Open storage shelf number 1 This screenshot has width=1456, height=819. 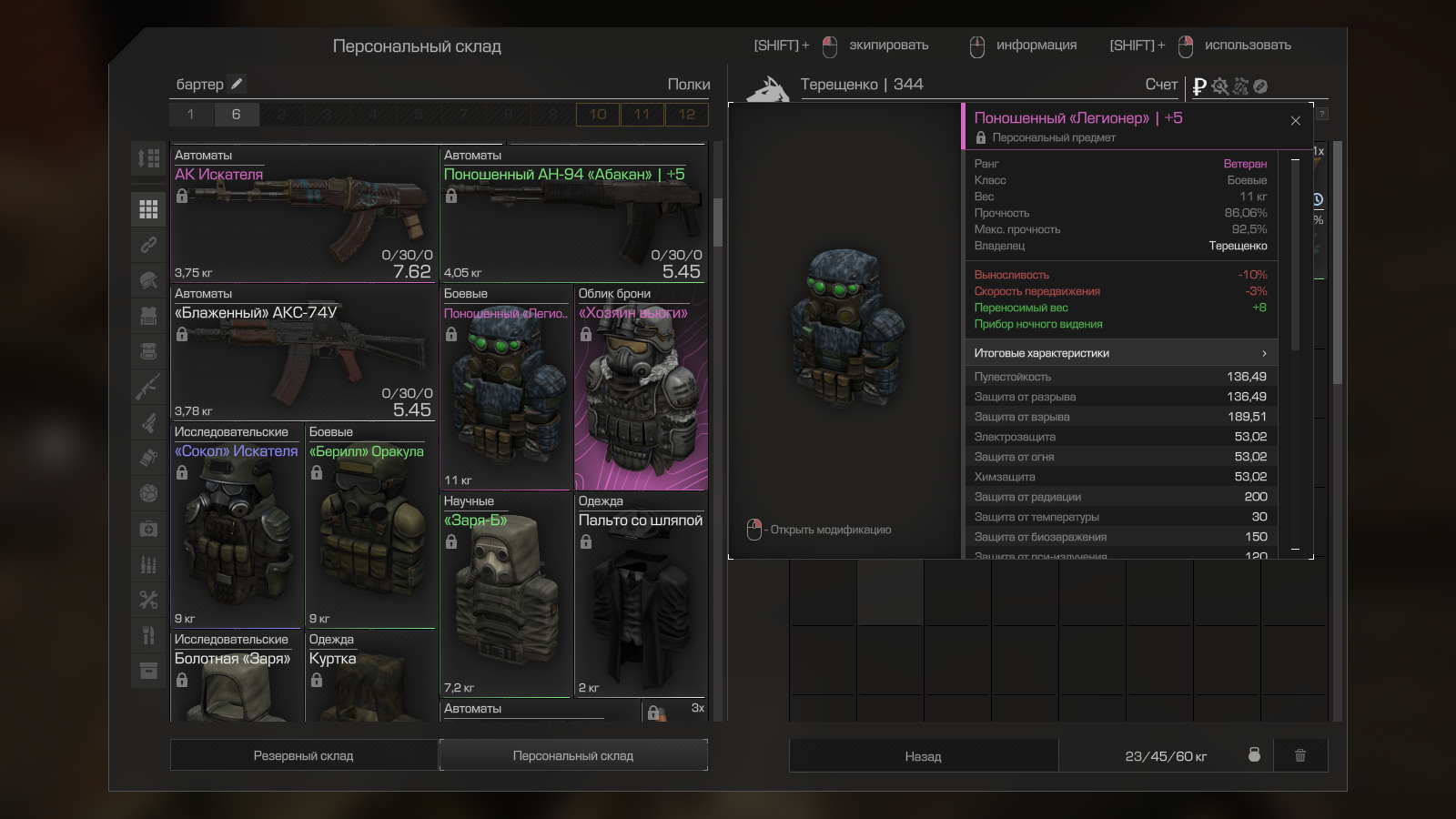pyautogui.click(x=190, y=115)
